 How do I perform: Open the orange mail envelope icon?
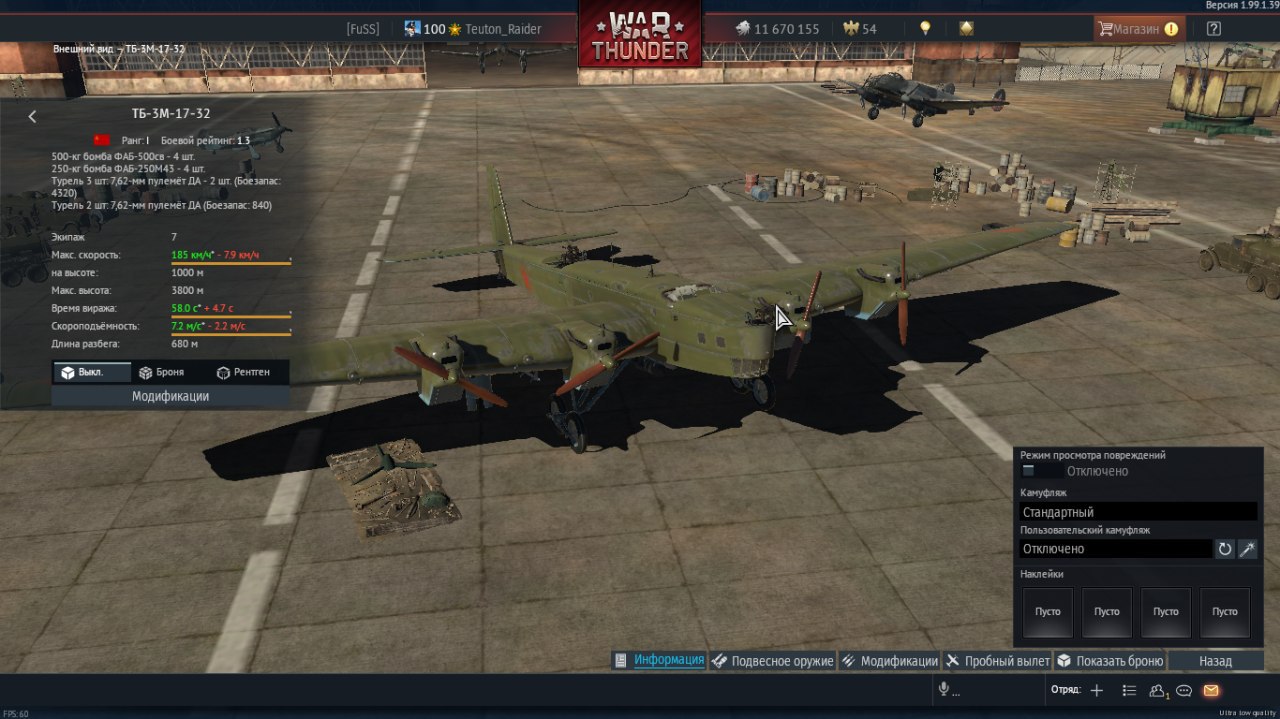pos(1211,690)
